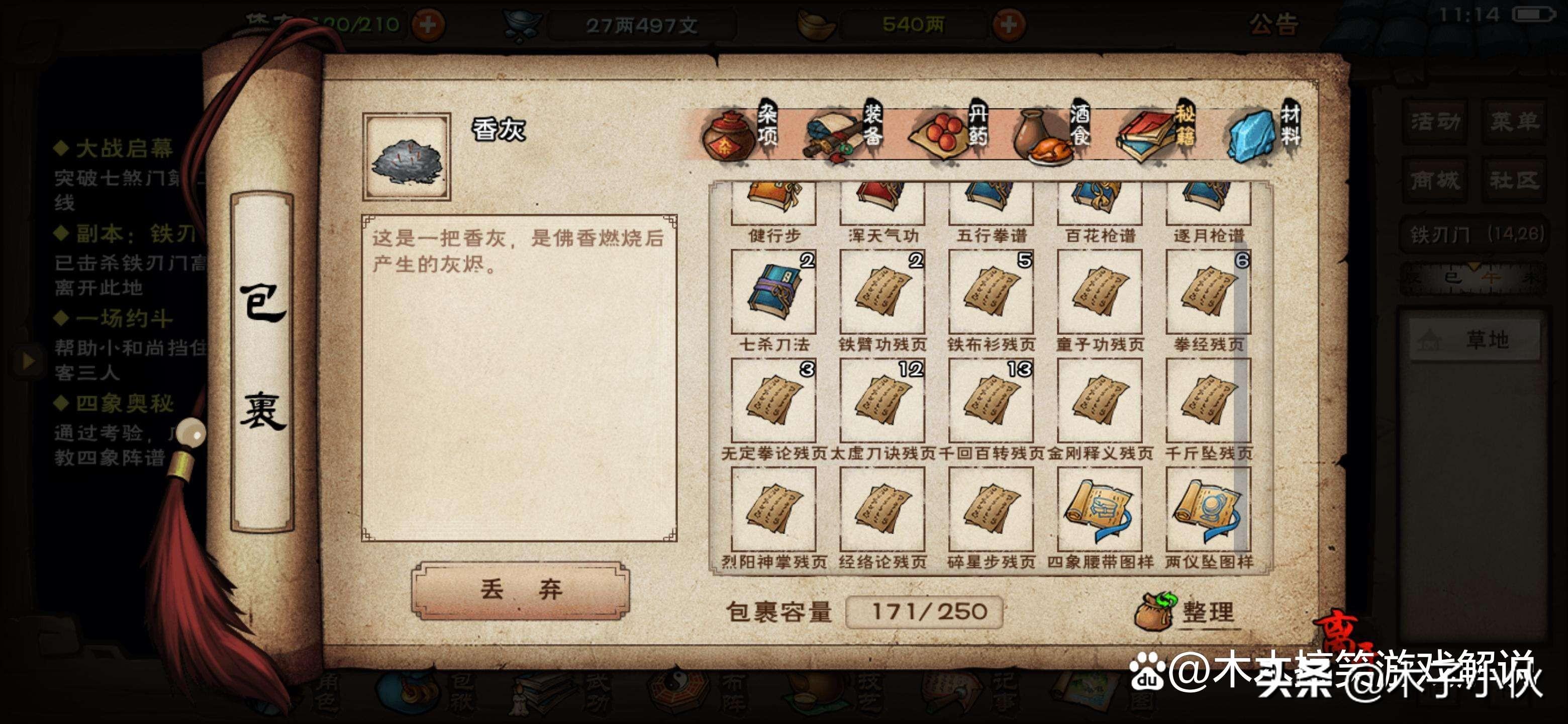Select the 千回百转残页 slot
Viewport: 1568px width, 724px height.
point(991,401)
